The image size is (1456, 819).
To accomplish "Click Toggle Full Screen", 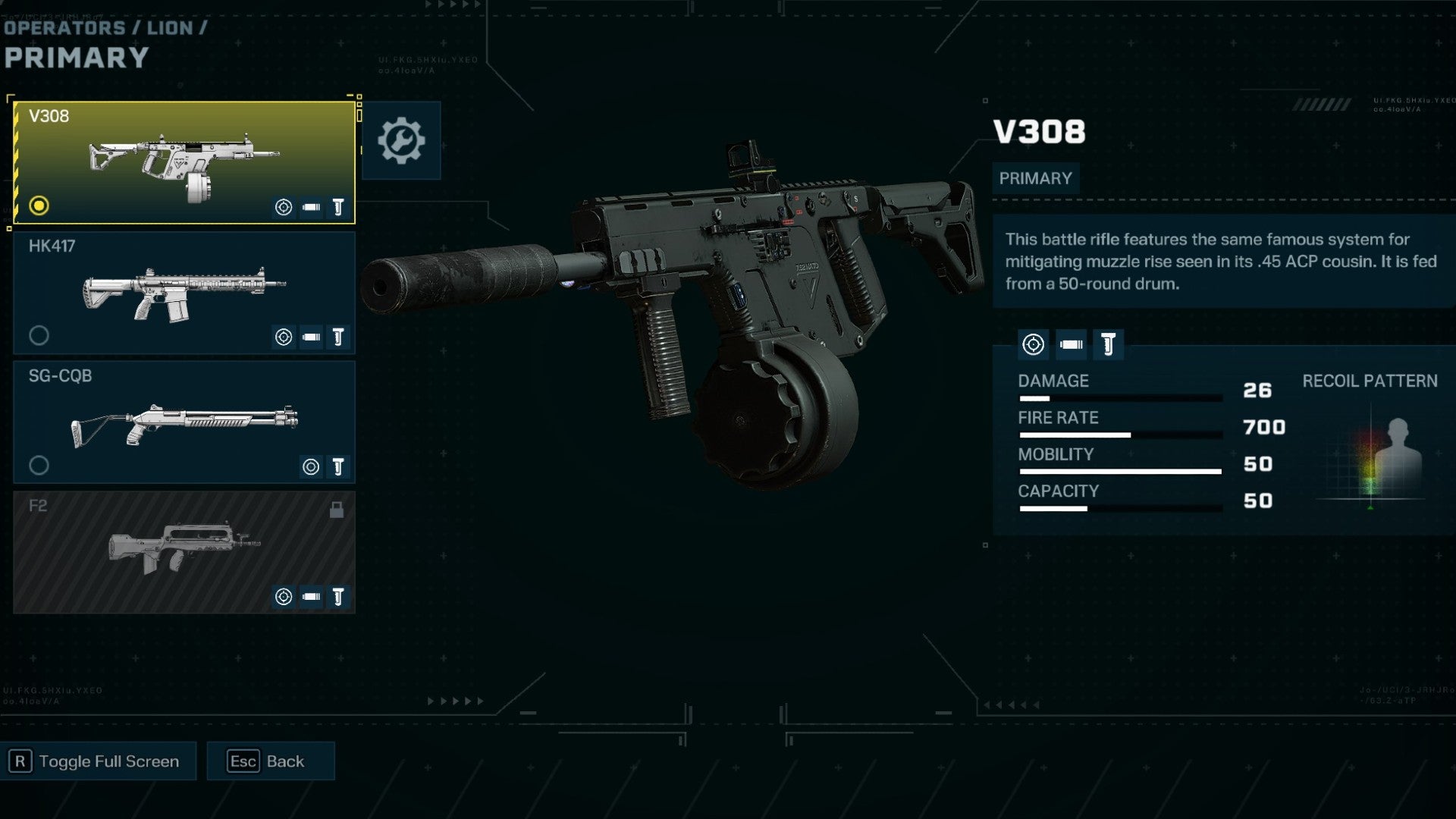I will (99, 761).
